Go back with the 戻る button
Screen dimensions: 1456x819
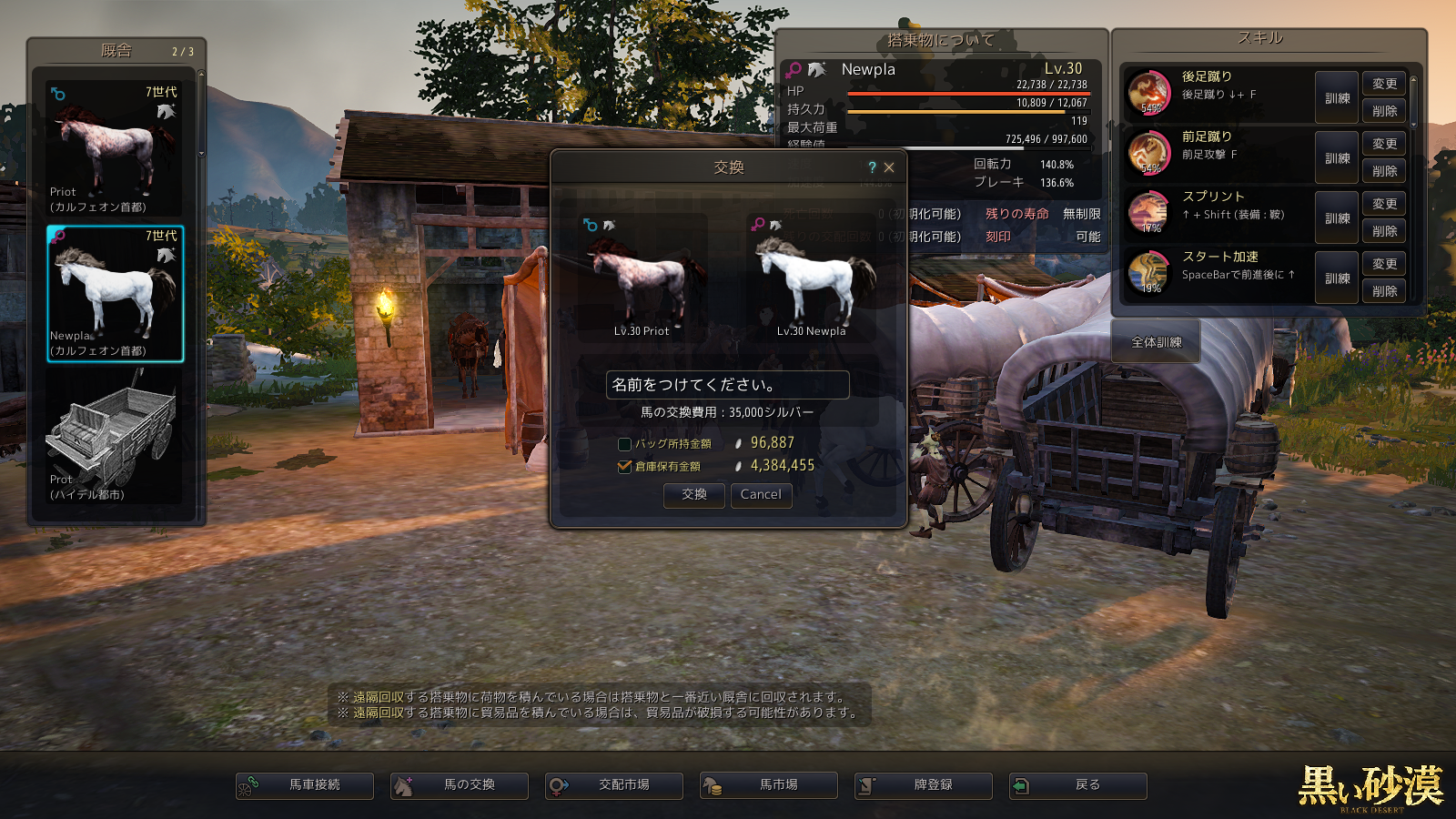coord(1078,785)
